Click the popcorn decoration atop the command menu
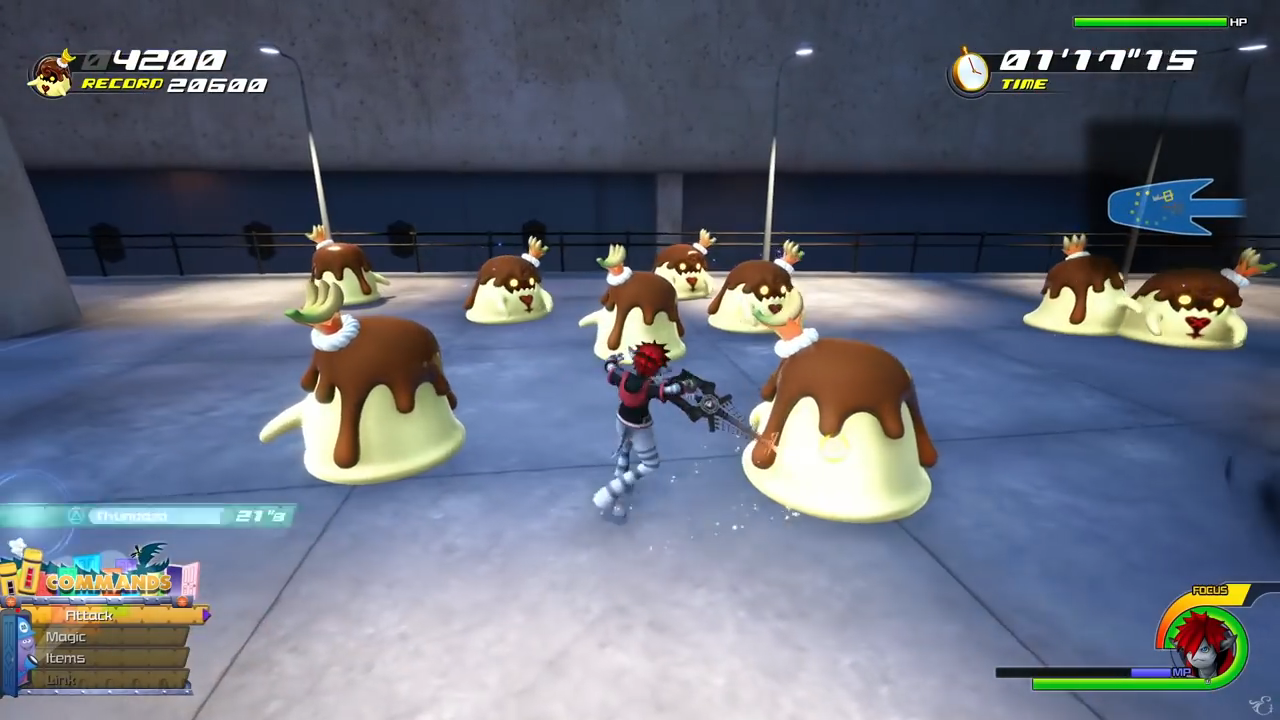1280x720 pixels. pyautogui.click(x=17, y=545)
